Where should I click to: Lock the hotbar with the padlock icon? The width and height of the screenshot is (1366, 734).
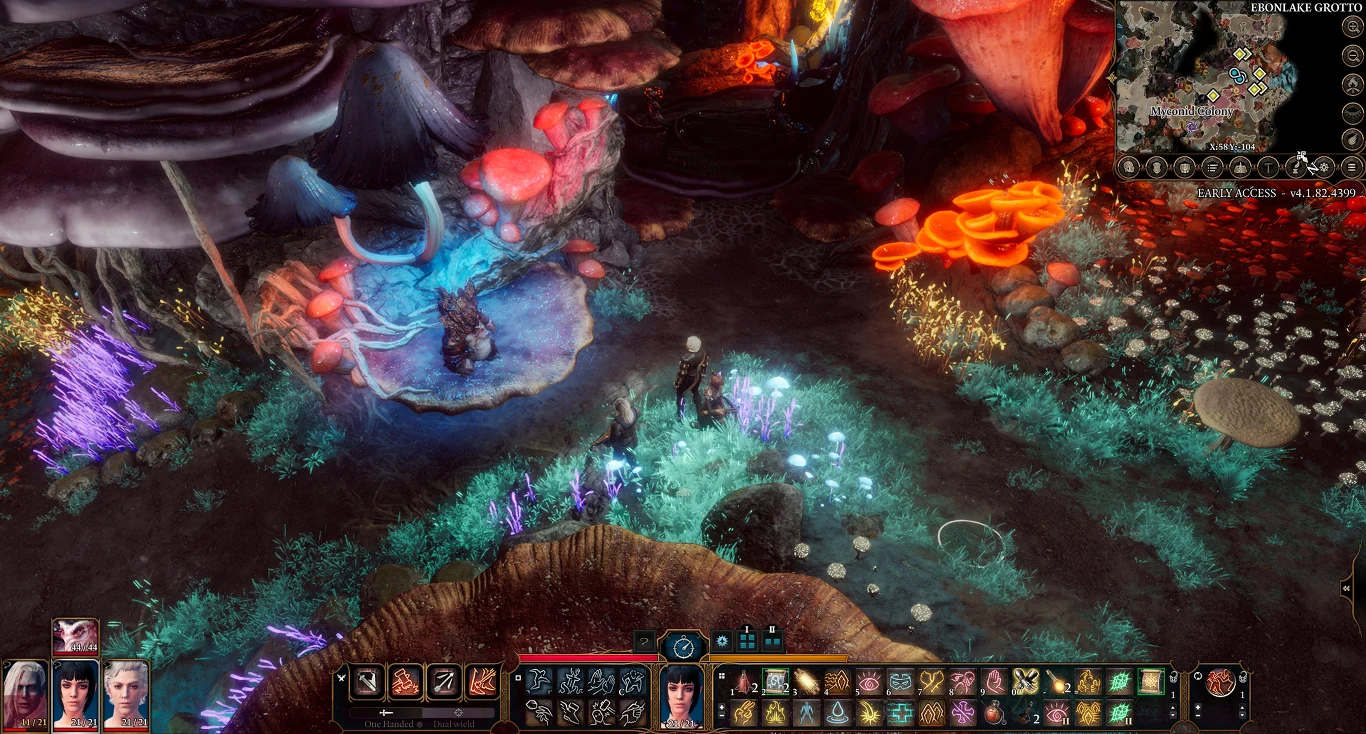[x=1171, y=678]
